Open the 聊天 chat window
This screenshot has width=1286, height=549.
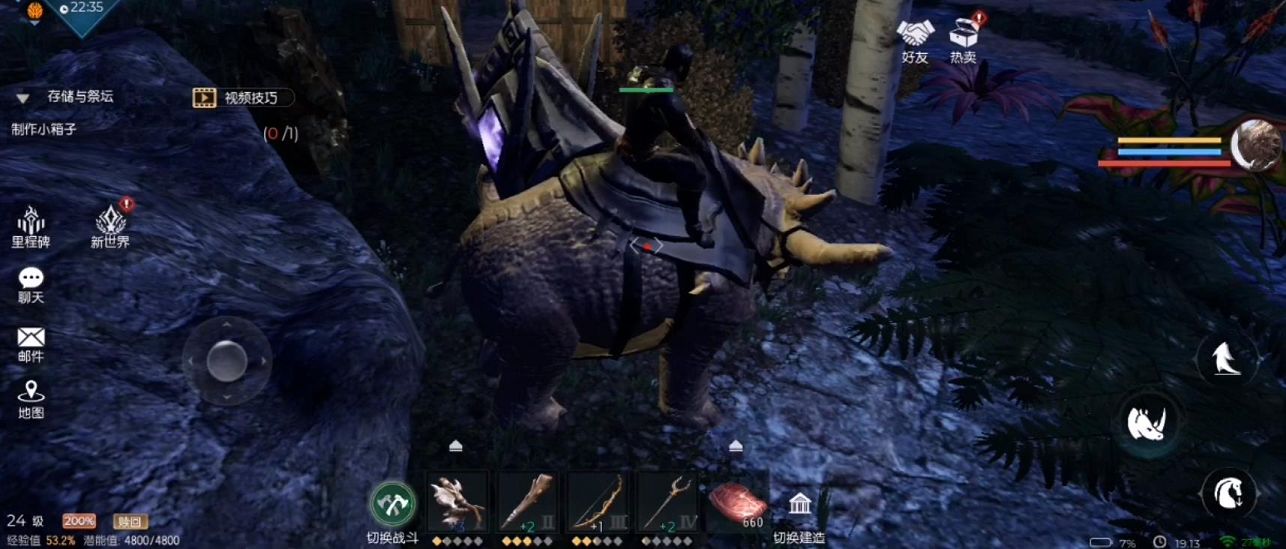[31, 284]
